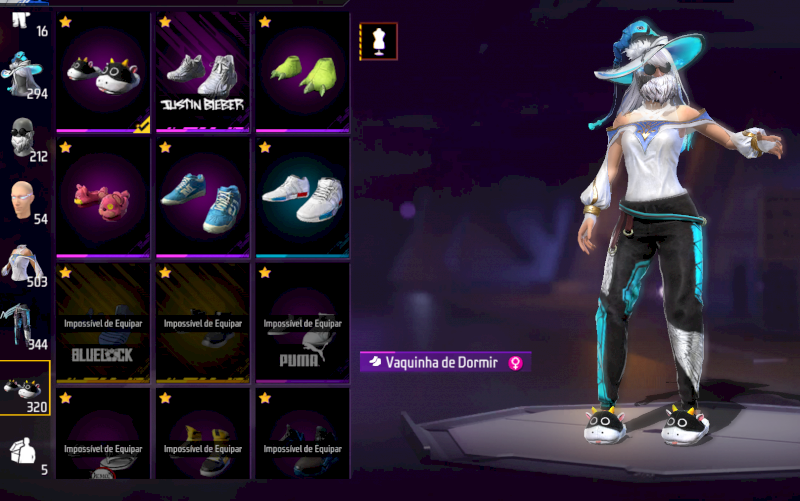800x501 pixels.
Task: Select the shoes category showing 320
Action: [x=26, y=389]
